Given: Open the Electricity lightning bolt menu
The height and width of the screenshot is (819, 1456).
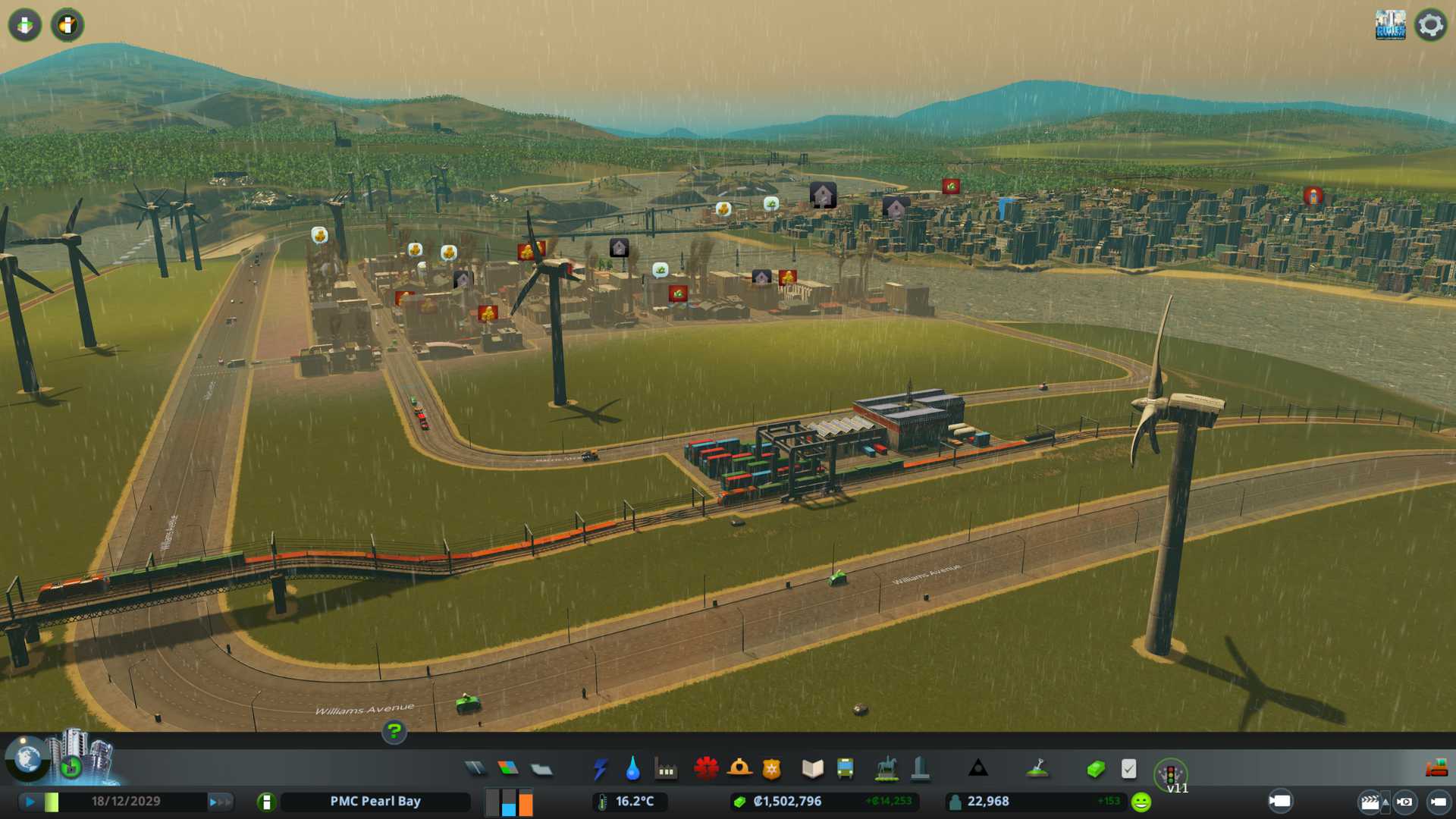Looking at the screenshot, I should [x=600, y=769].
